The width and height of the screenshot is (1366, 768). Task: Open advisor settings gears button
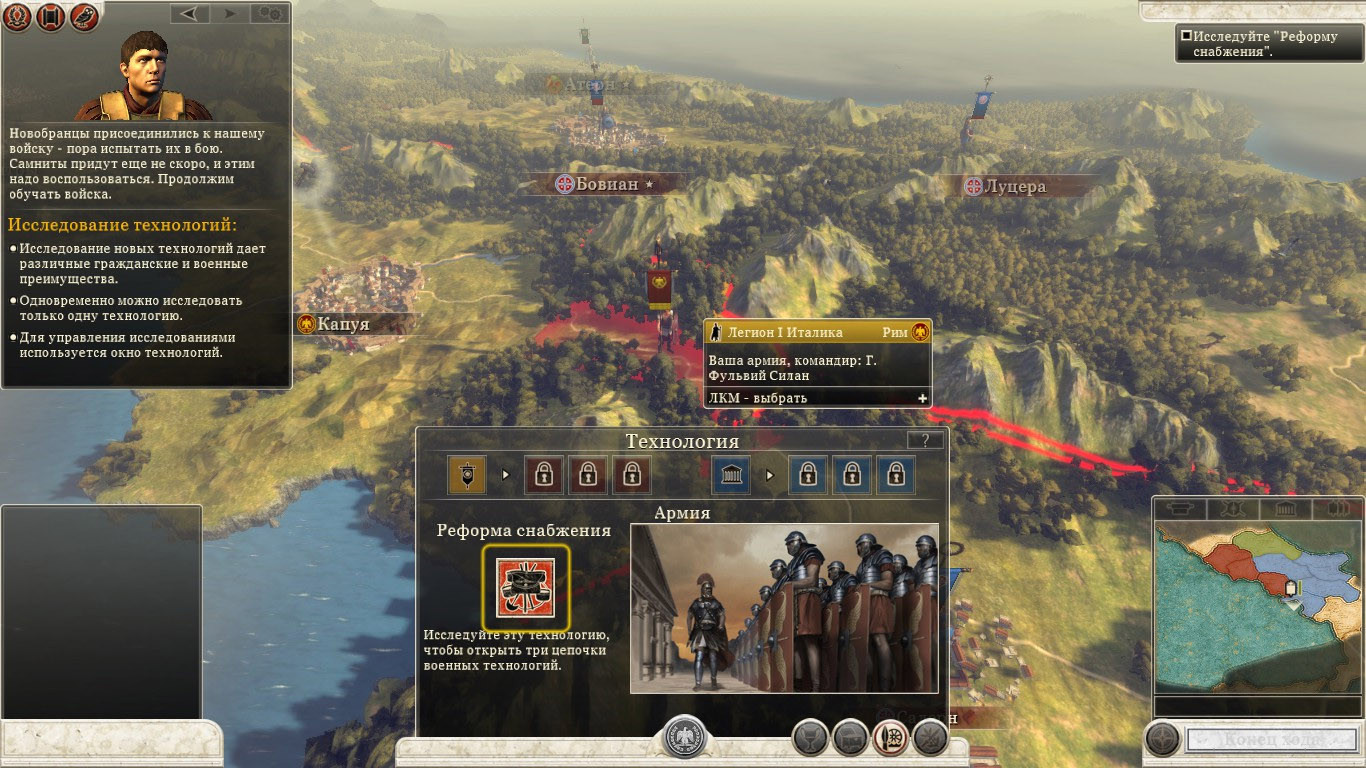268,13
